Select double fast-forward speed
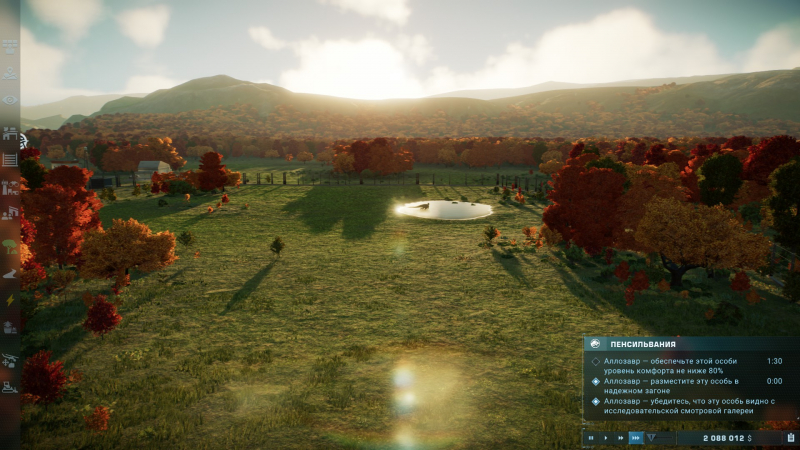Viewport: 800px width, 450px height. pyautogui.click(x=620, y=438)
